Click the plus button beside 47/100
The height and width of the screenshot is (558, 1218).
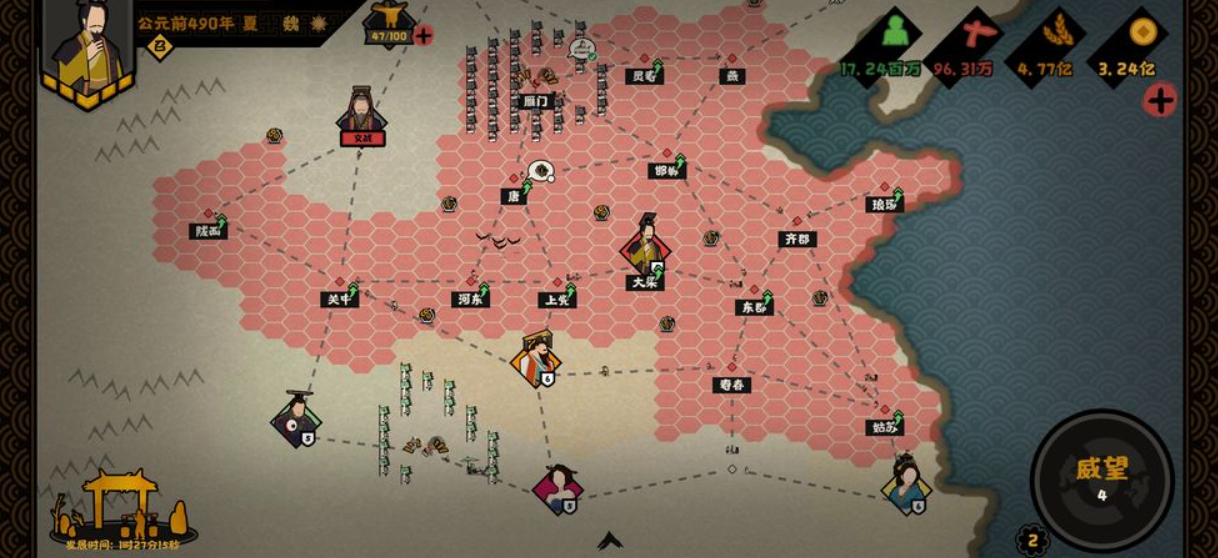pos(423,36)
